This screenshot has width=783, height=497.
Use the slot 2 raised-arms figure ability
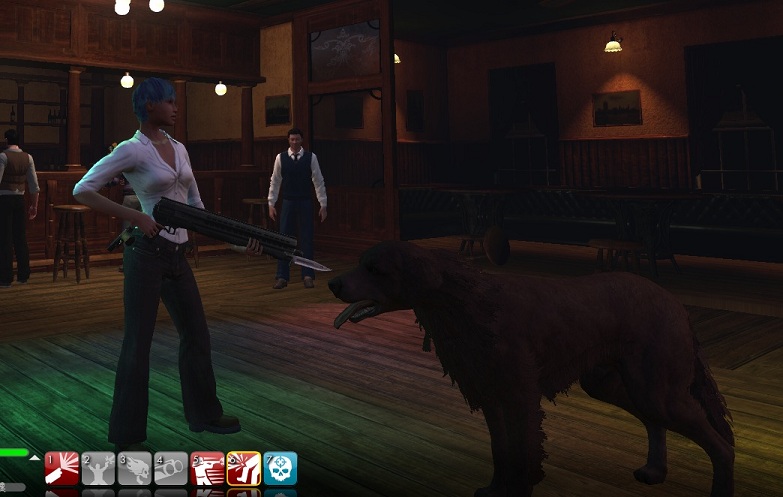tap(98, 469)
